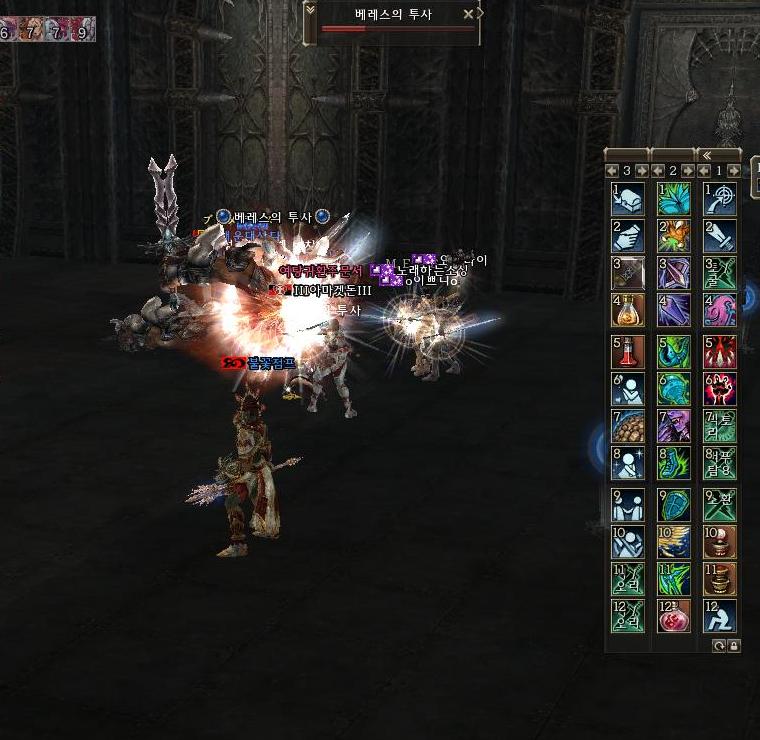The width and height of the screenshot is (760, 740).
Task: Activate the treasure chest pick-up action
Action: point(628,198)
